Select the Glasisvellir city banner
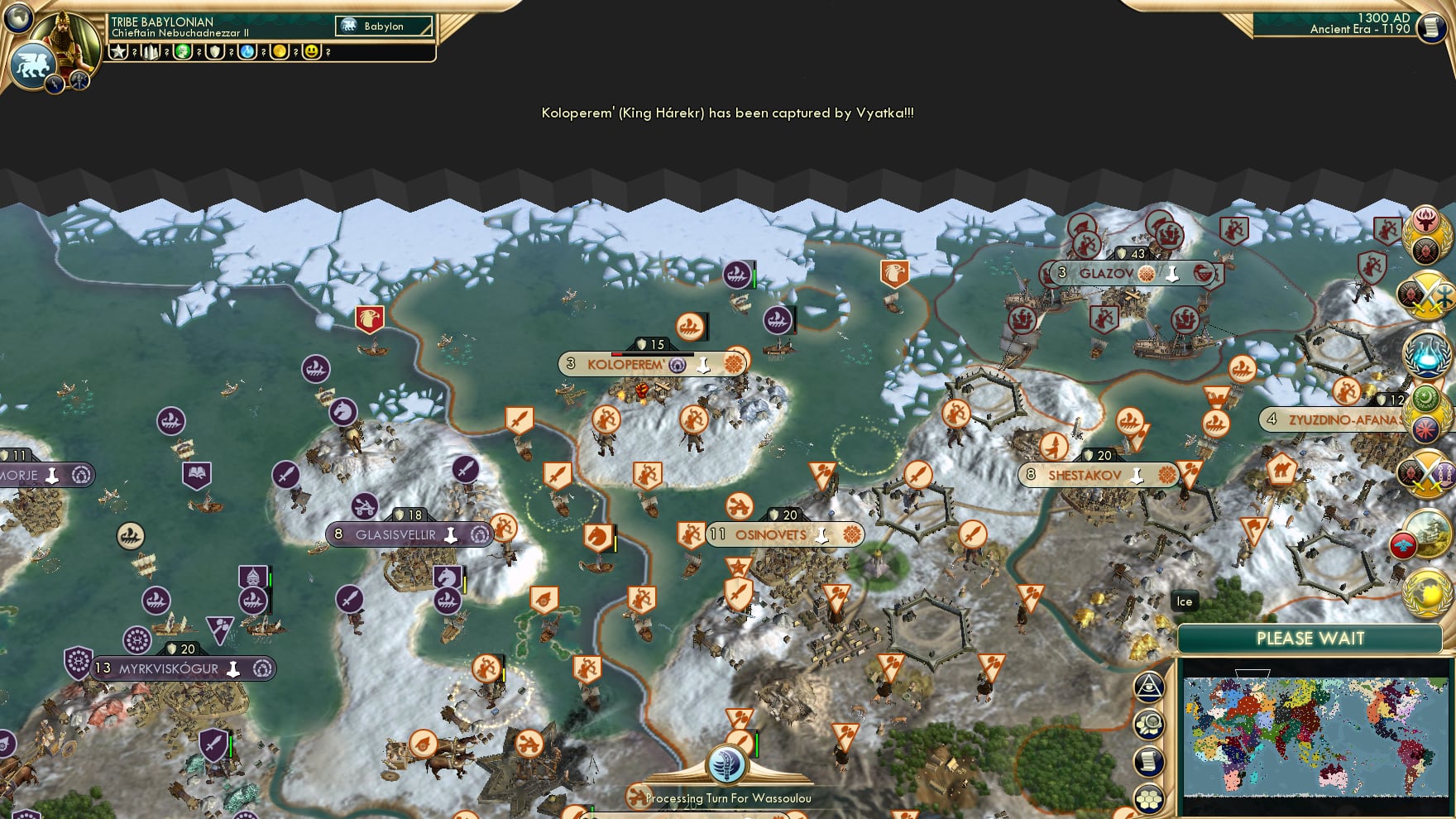 pyautogui.click(x=411, y=534)
